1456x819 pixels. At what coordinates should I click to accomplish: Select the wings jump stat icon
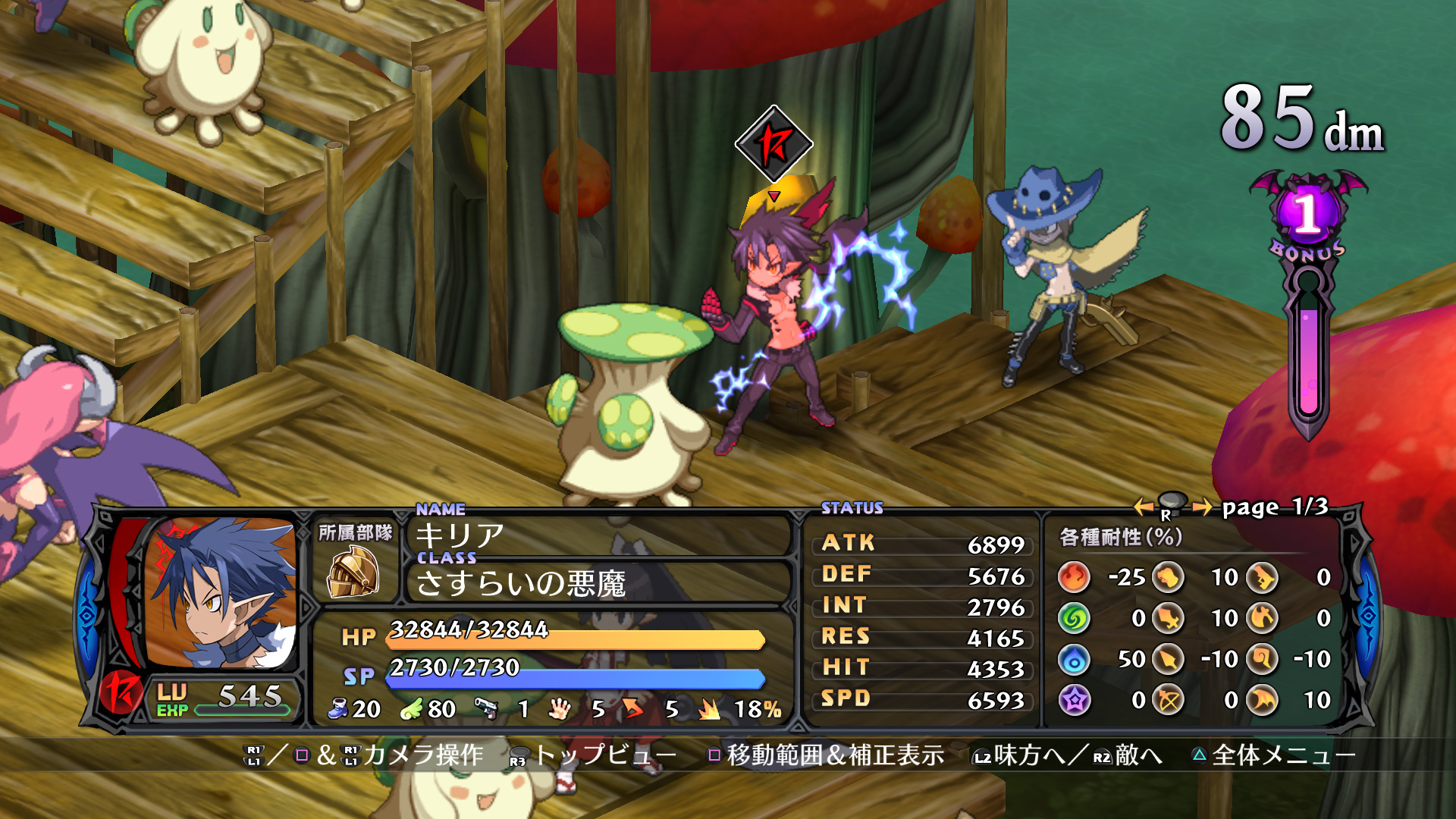click(x=413, y=708)
